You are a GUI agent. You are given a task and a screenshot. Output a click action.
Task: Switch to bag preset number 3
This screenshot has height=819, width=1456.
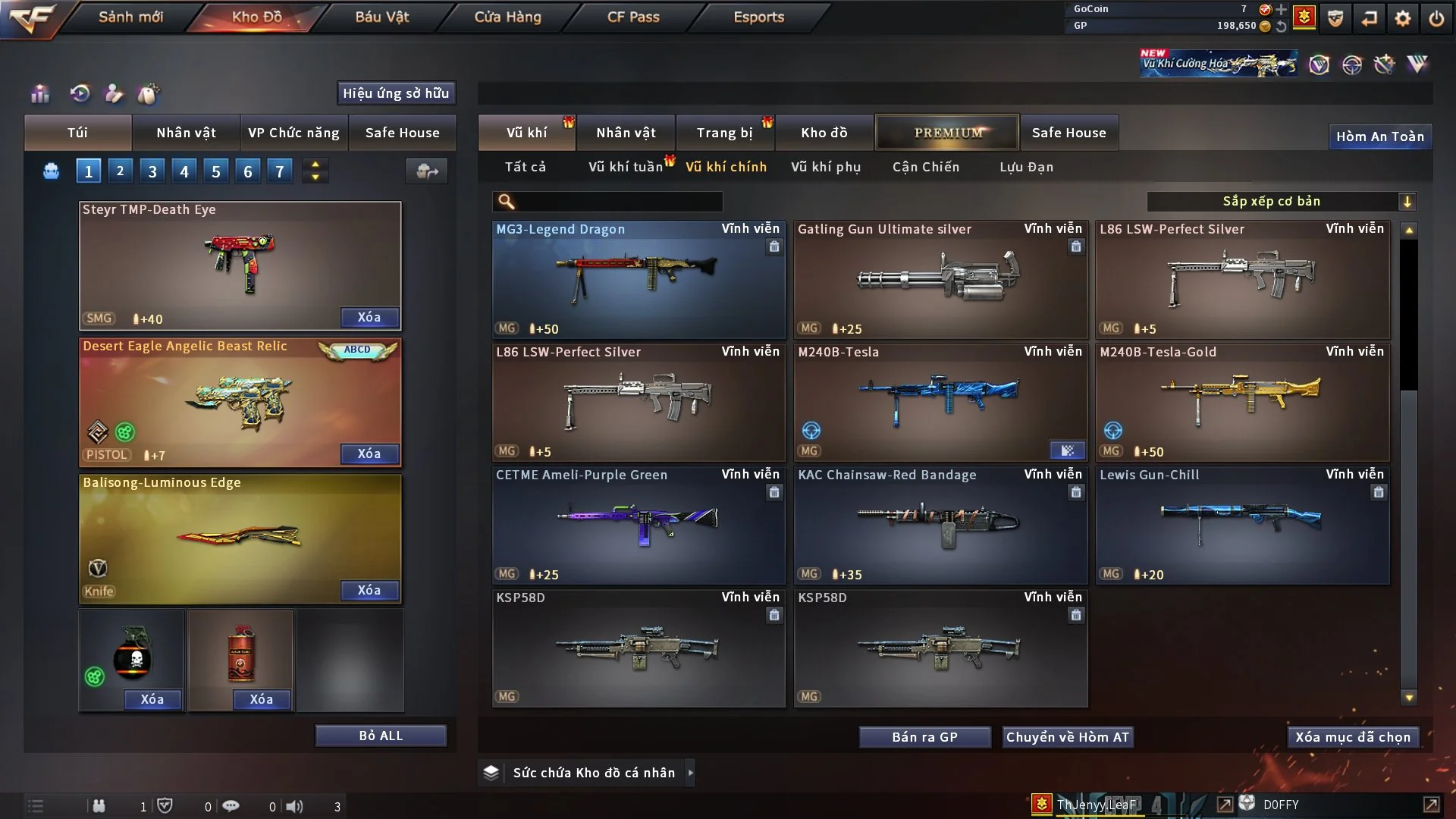click(152, 171)
